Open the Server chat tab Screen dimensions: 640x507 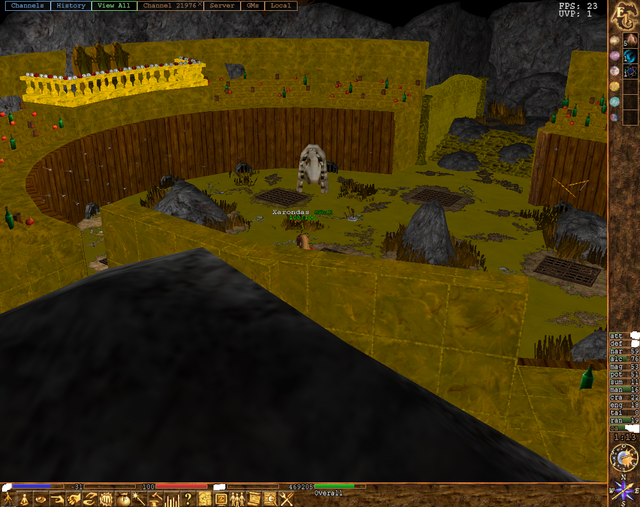[222, 6]
